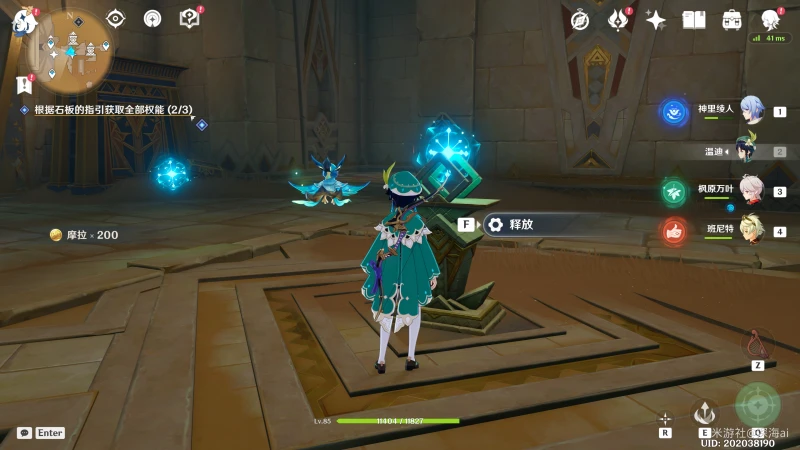Select the tracked quest objective text
The height and width of the screenshot is (450, 800).
pos(112,109)
